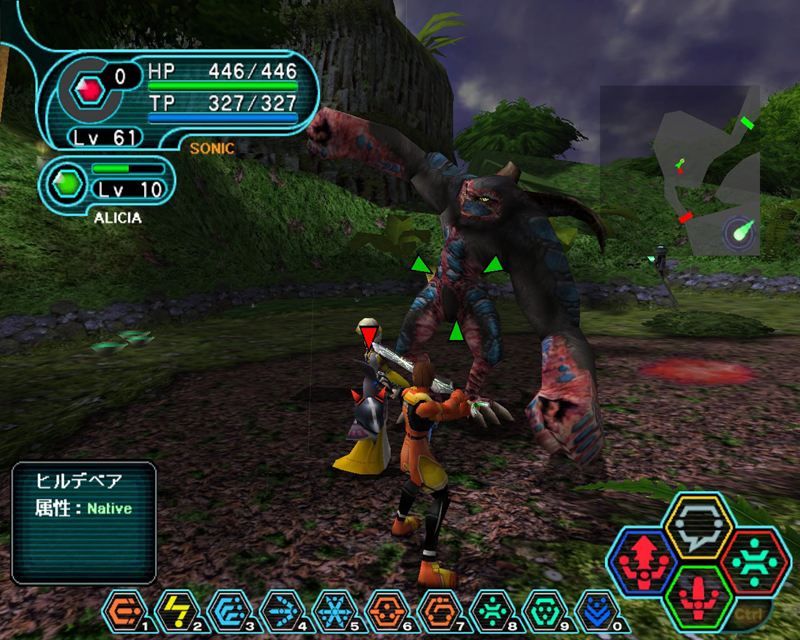Cast the snowflake ice technique
This screenshot has width=800, height=640.
[x=331, y=609]
